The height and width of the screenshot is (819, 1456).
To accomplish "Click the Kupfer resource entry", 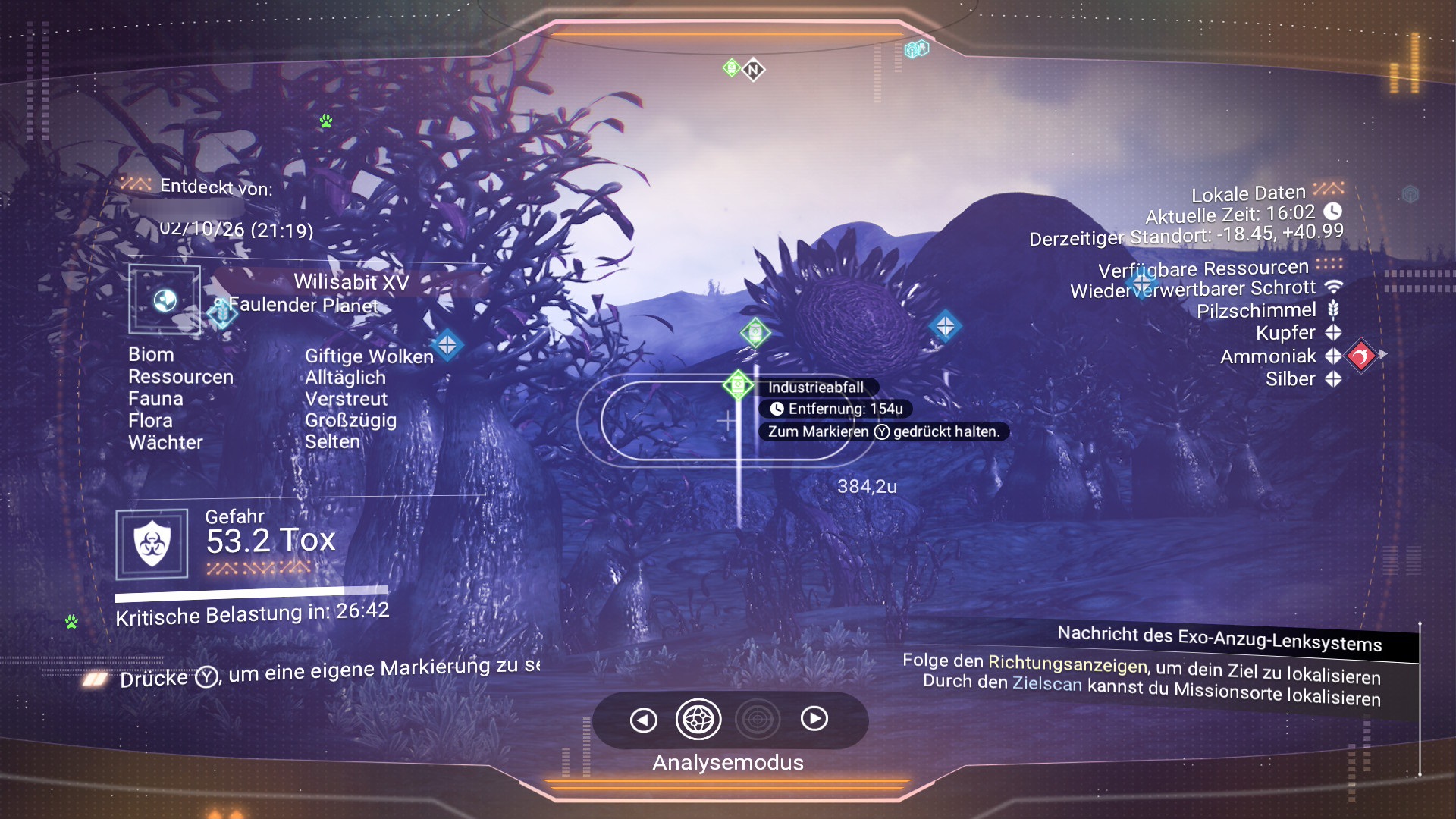I will click(x=1285, y=333).
